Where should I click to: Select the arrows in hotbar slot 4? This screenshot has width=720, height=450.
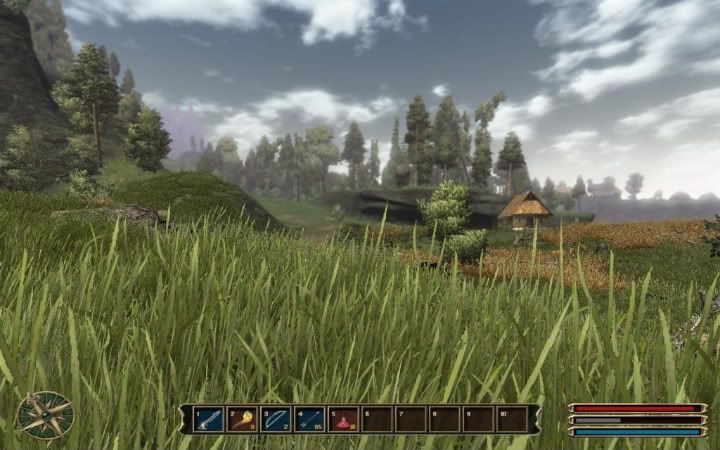[x=310, y=419]
